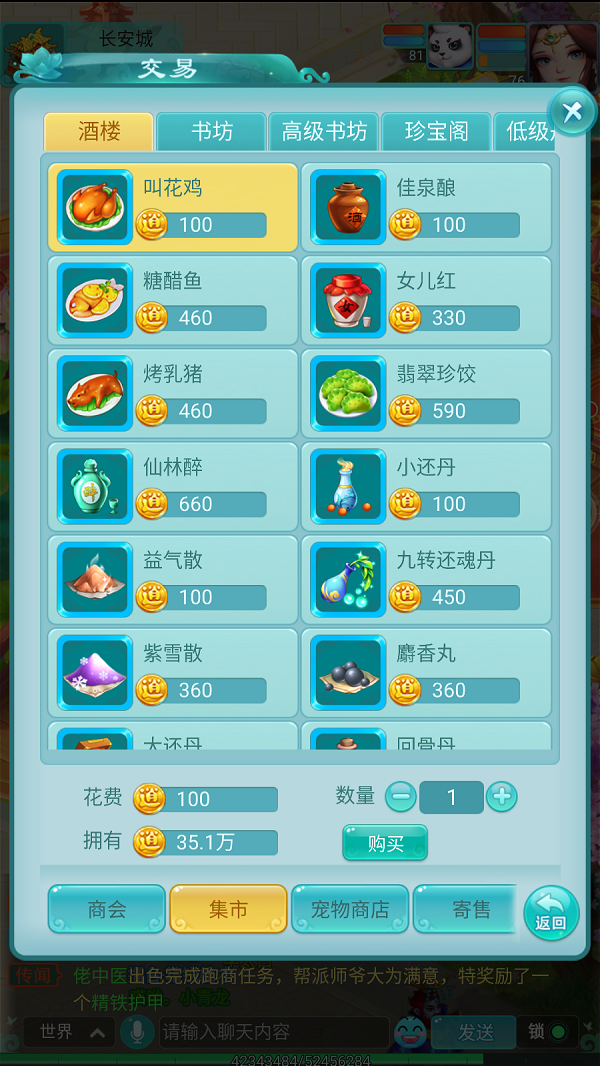Switch to the 宠物商店 pet shop
The image size is (600, 1066).
[350, 909]
